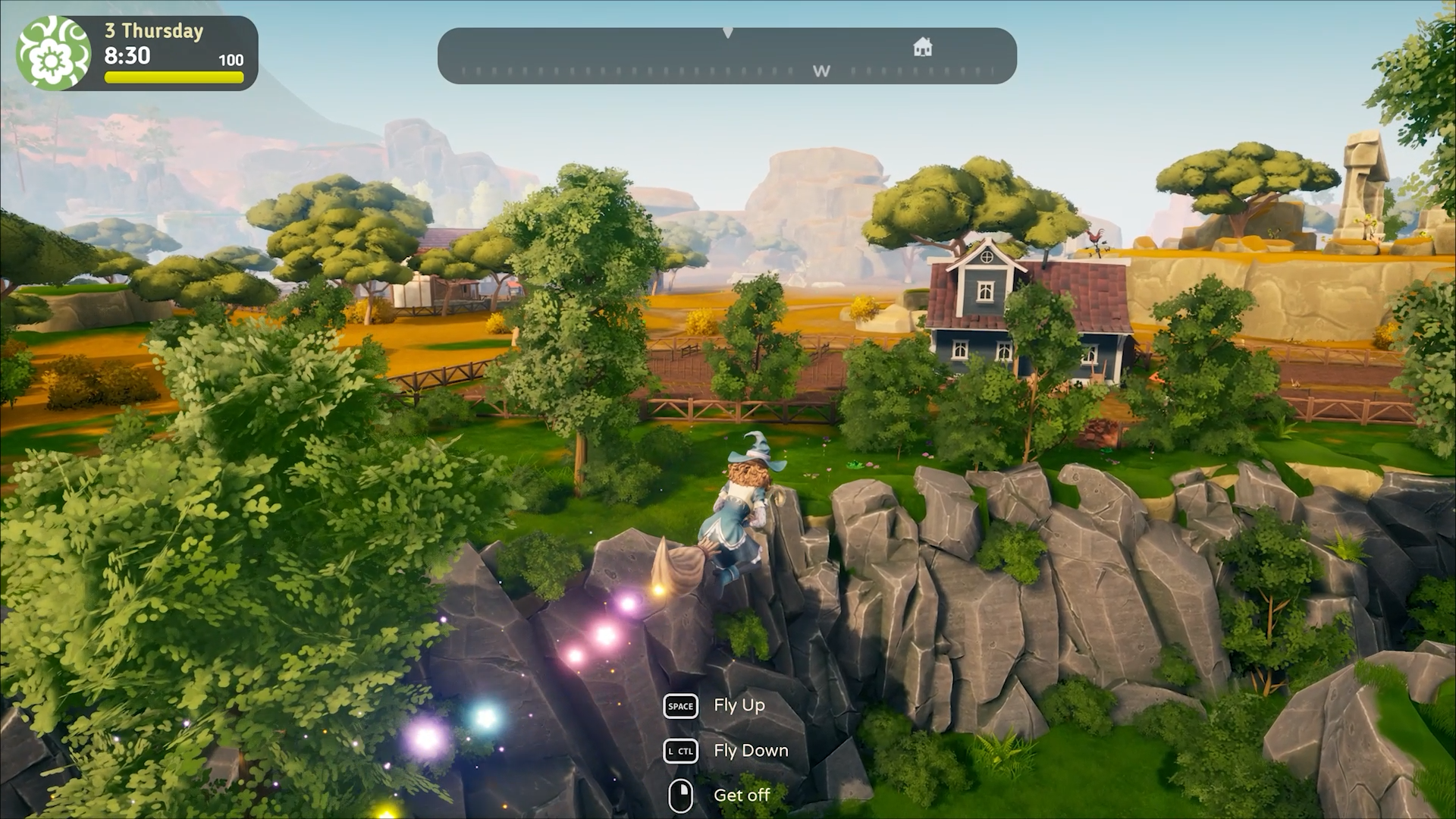Click the downward compass pointer triangle

[729, 32]
